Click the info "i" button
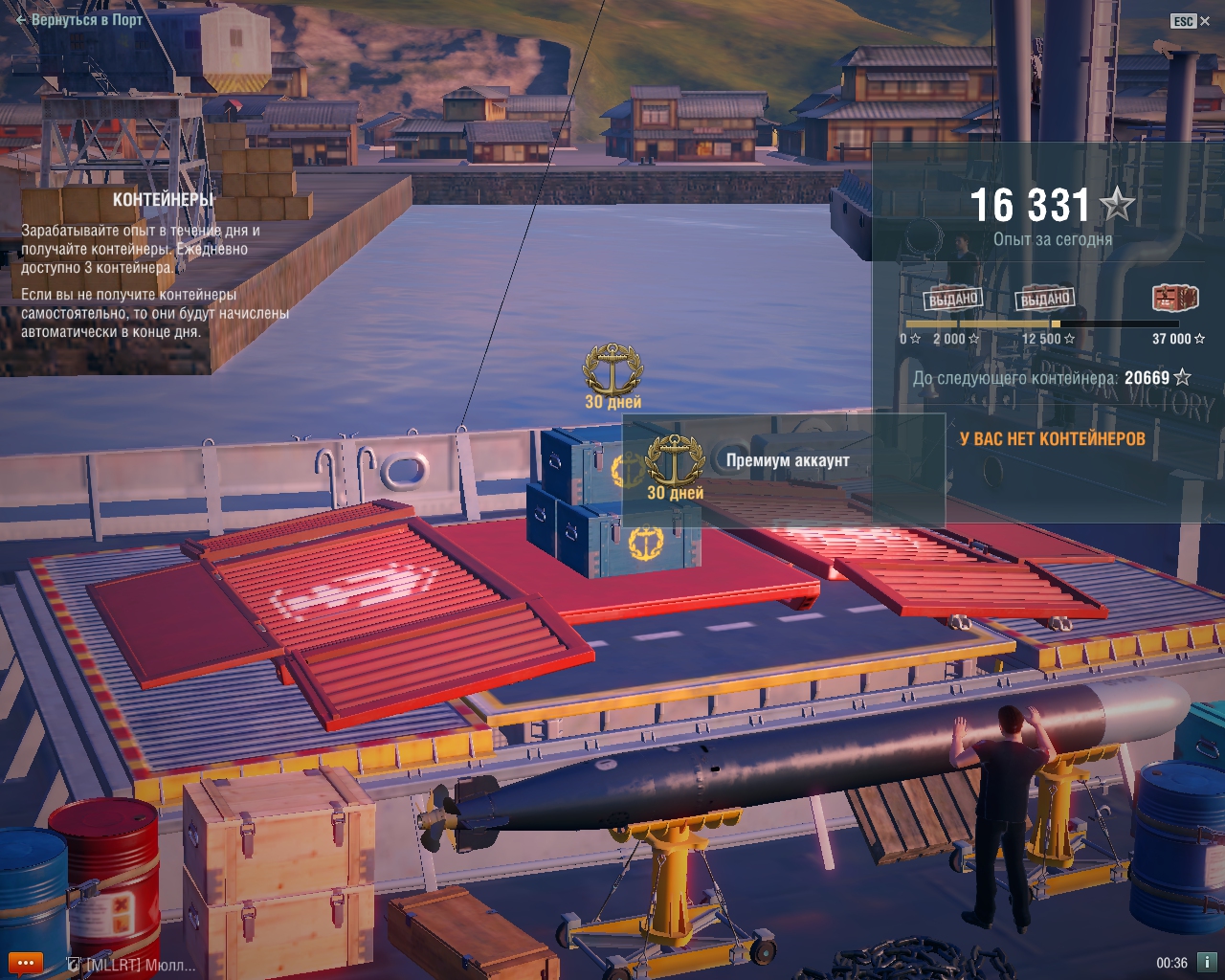Screen dimensions: 1225x980 click(x=1207, y=962)
